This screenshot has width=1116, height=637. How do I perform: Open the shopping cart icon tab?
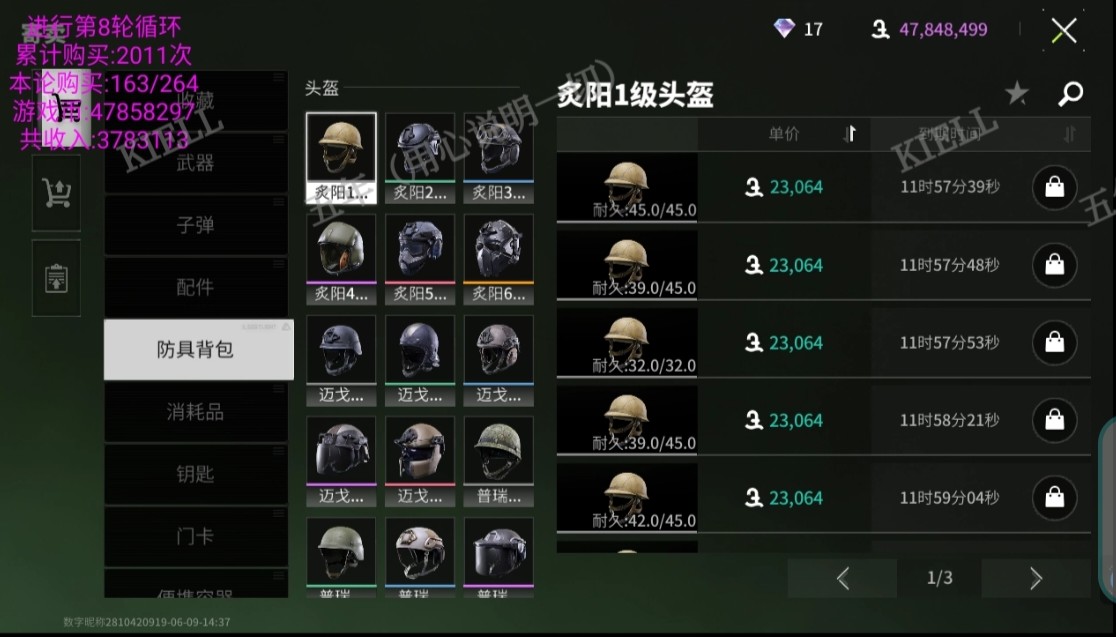56,194
